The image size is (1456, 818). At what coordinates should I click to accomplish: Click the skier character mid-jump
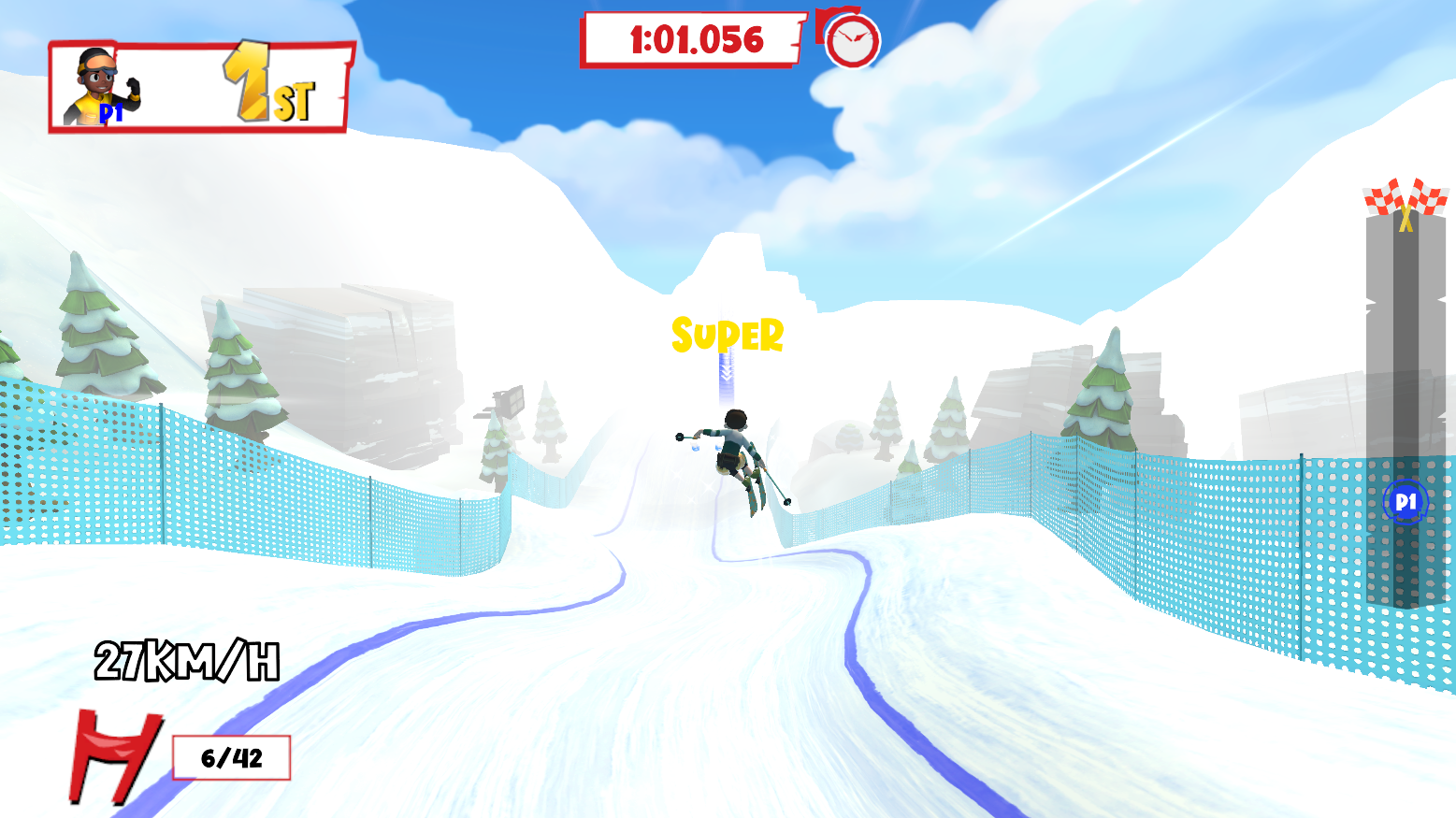pos(736,458)
